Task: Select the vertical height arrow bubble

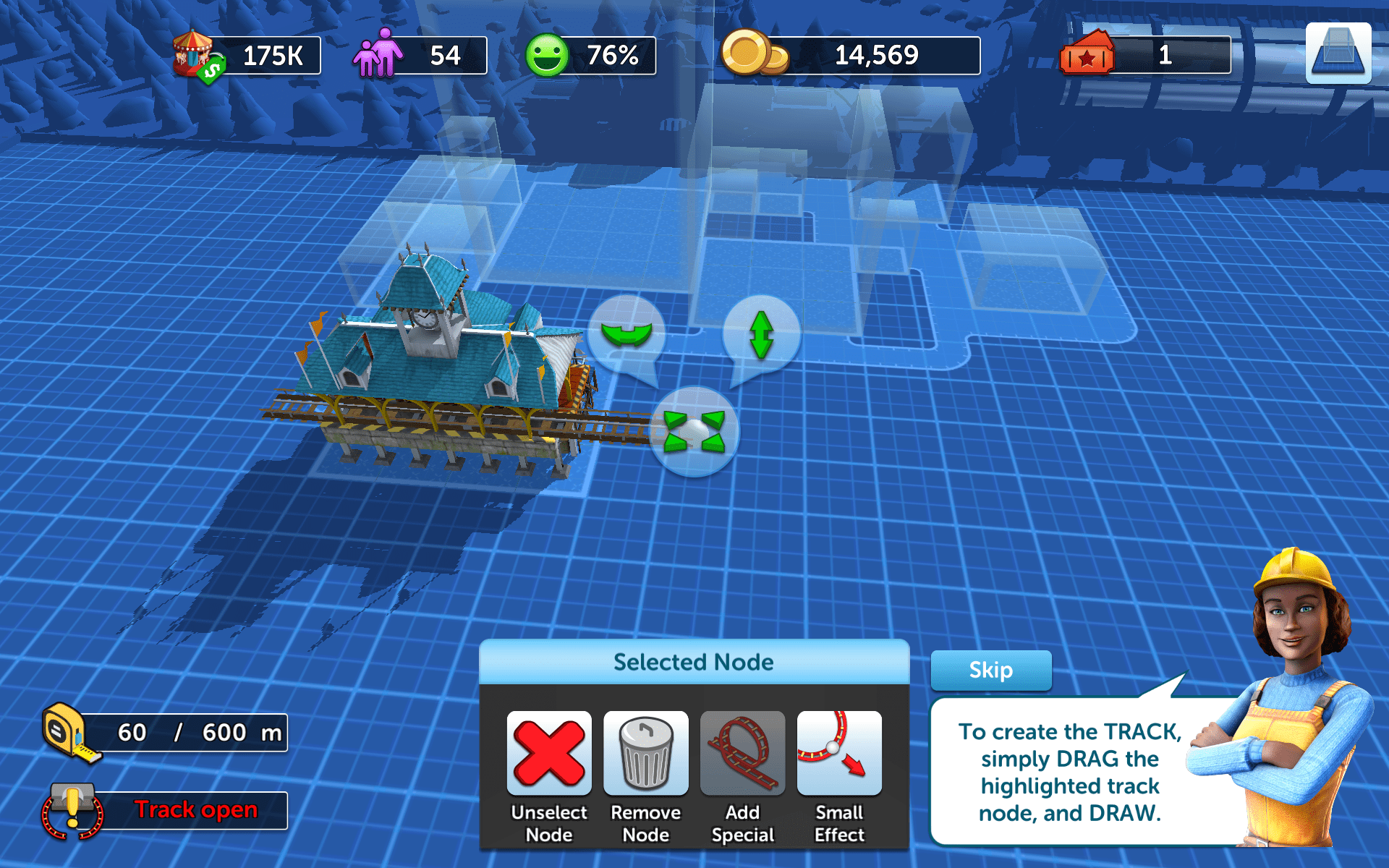Action: click(762, 335)
